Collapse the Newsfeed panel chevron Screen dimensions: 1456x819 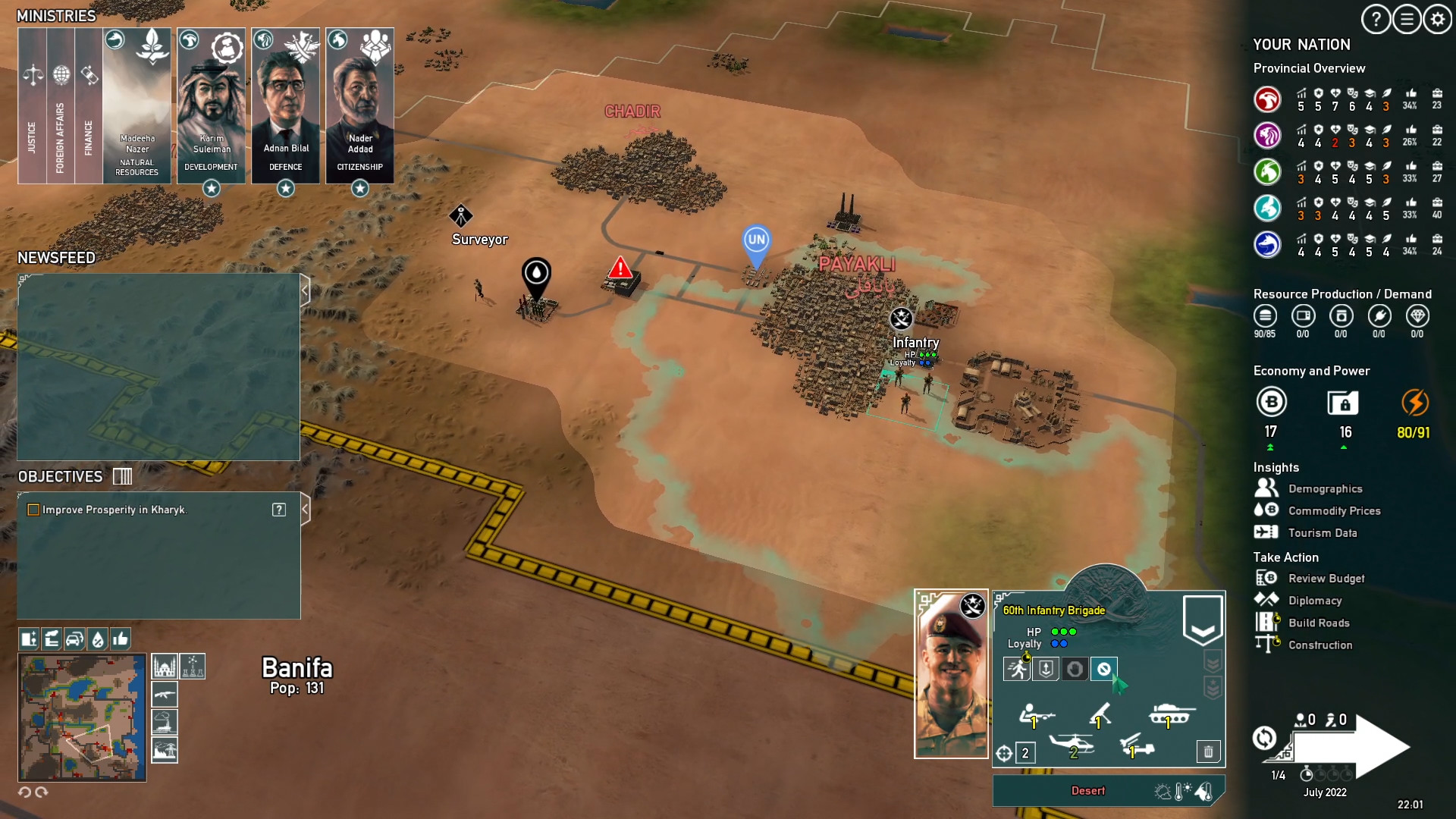(306, 289)
